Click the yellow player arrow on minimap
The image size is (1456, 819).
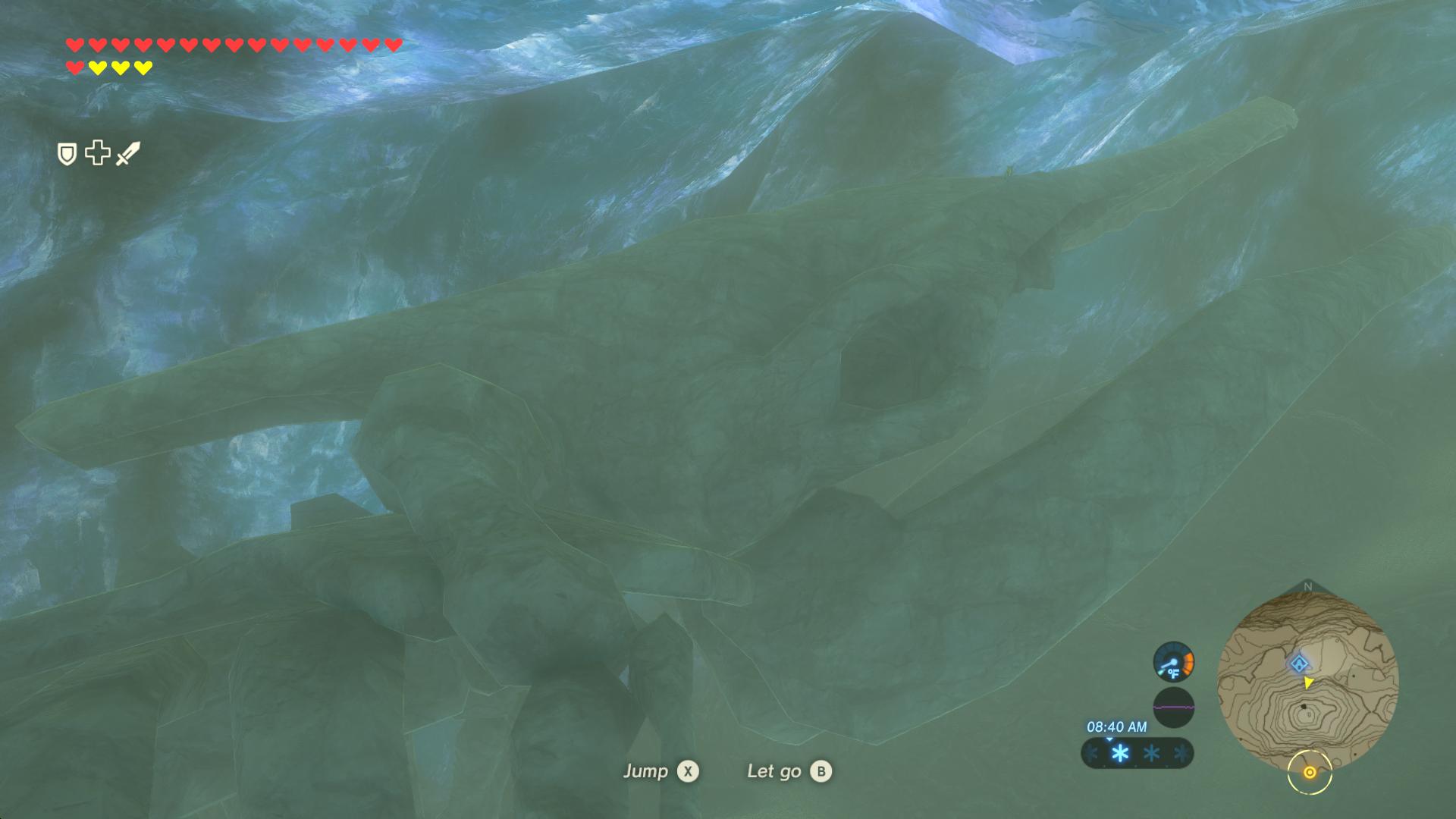[1307, 682]
